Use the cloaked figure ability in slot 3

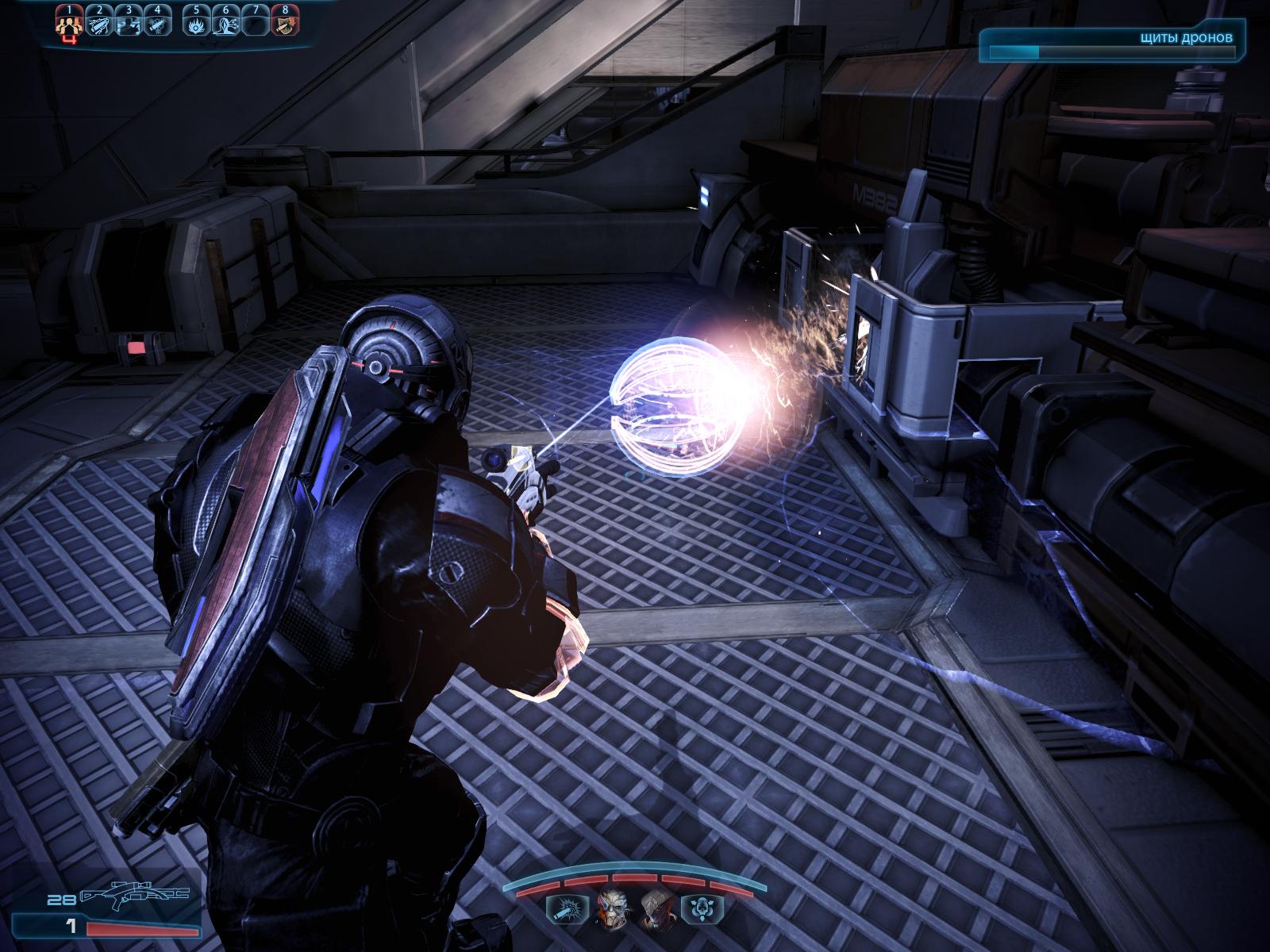[129, 24]
